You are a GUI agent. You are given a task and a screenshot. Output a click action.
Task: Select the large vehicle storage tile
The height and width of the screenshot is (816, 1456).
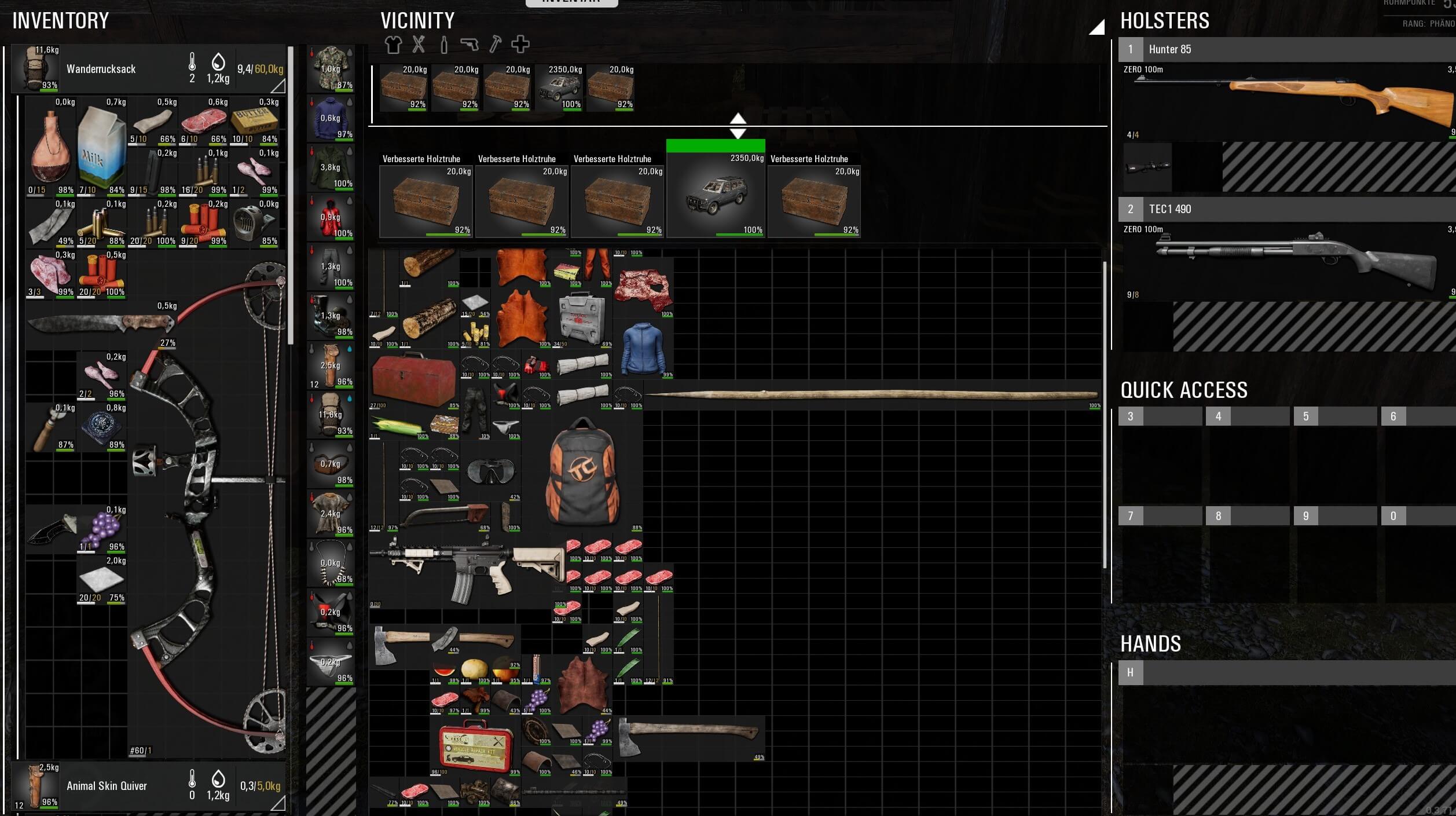[716, 195]
